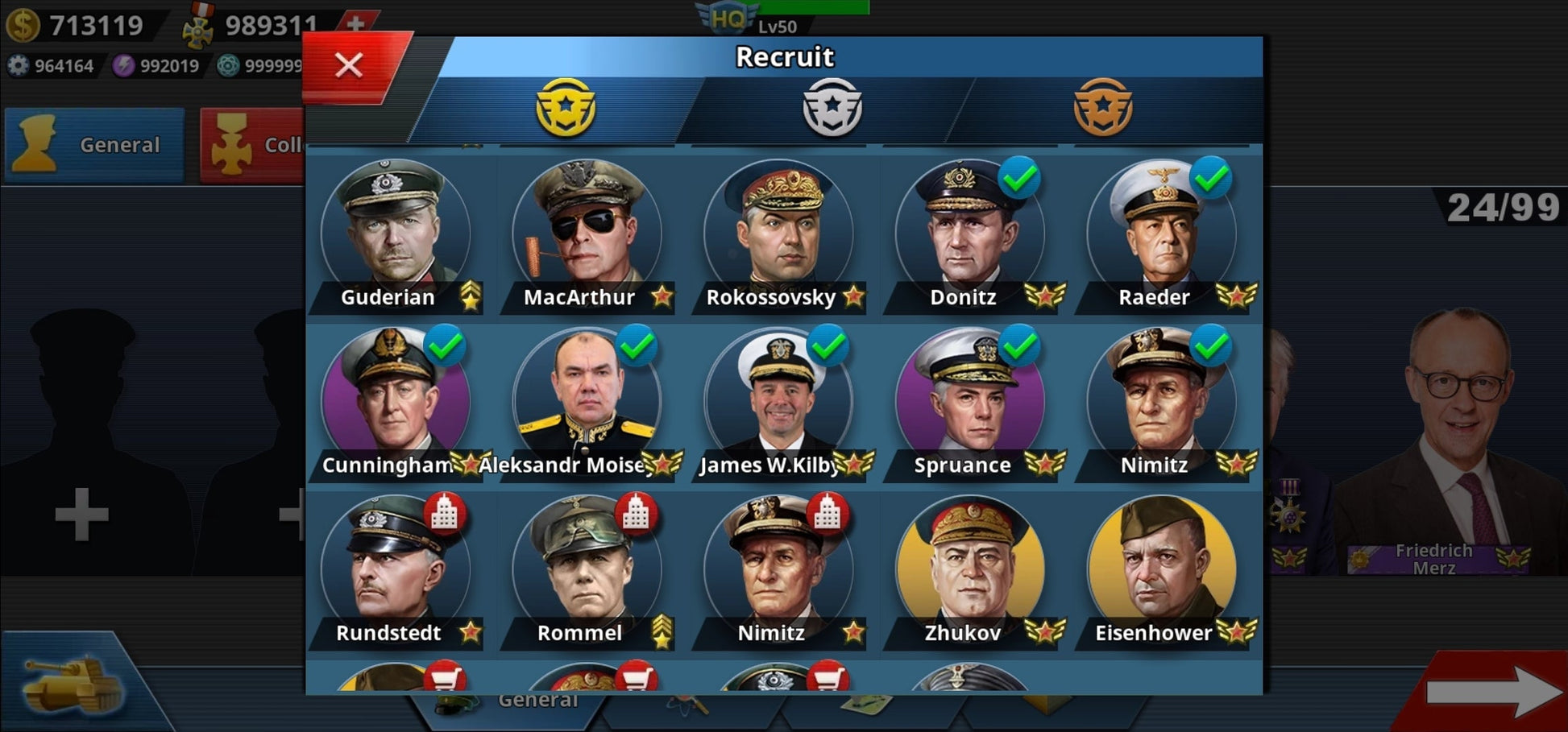Choose Rundstedt for recruitment
This screenshot has width=1568, height=732.
pos(395,569)
